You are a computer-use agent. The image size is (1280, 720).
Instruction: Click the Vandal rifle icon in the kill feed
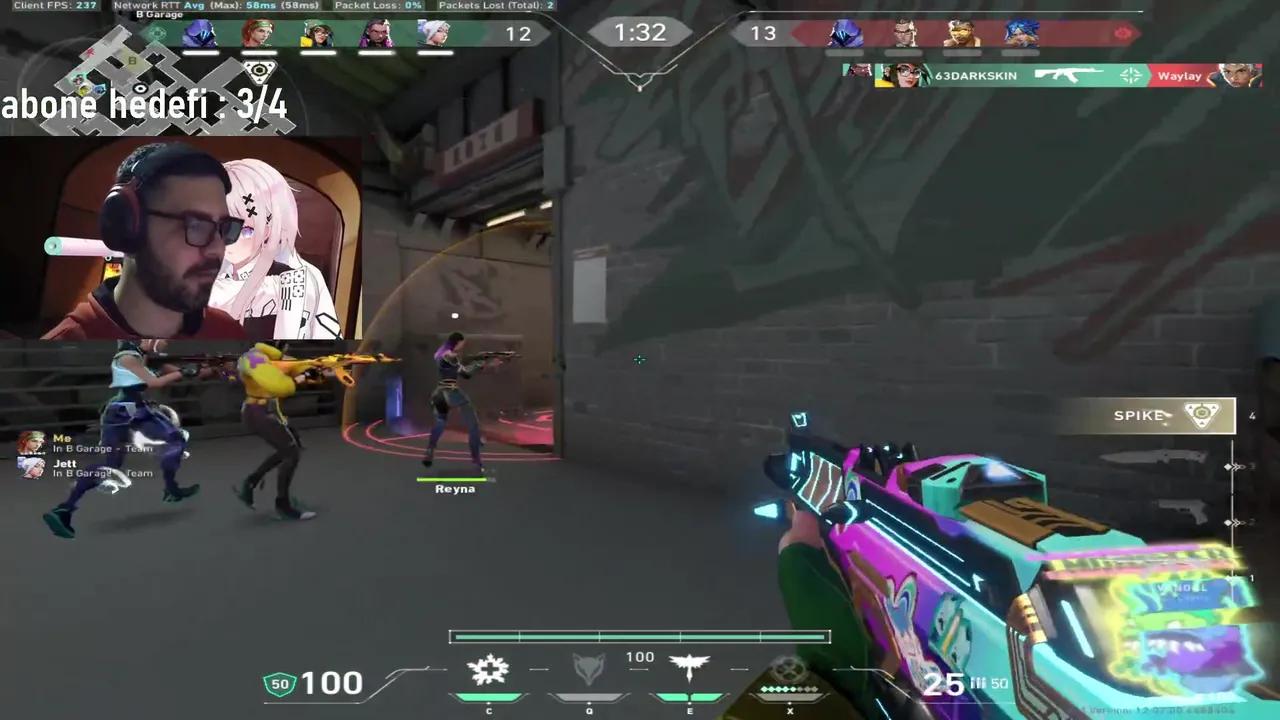click(1069, 75)
